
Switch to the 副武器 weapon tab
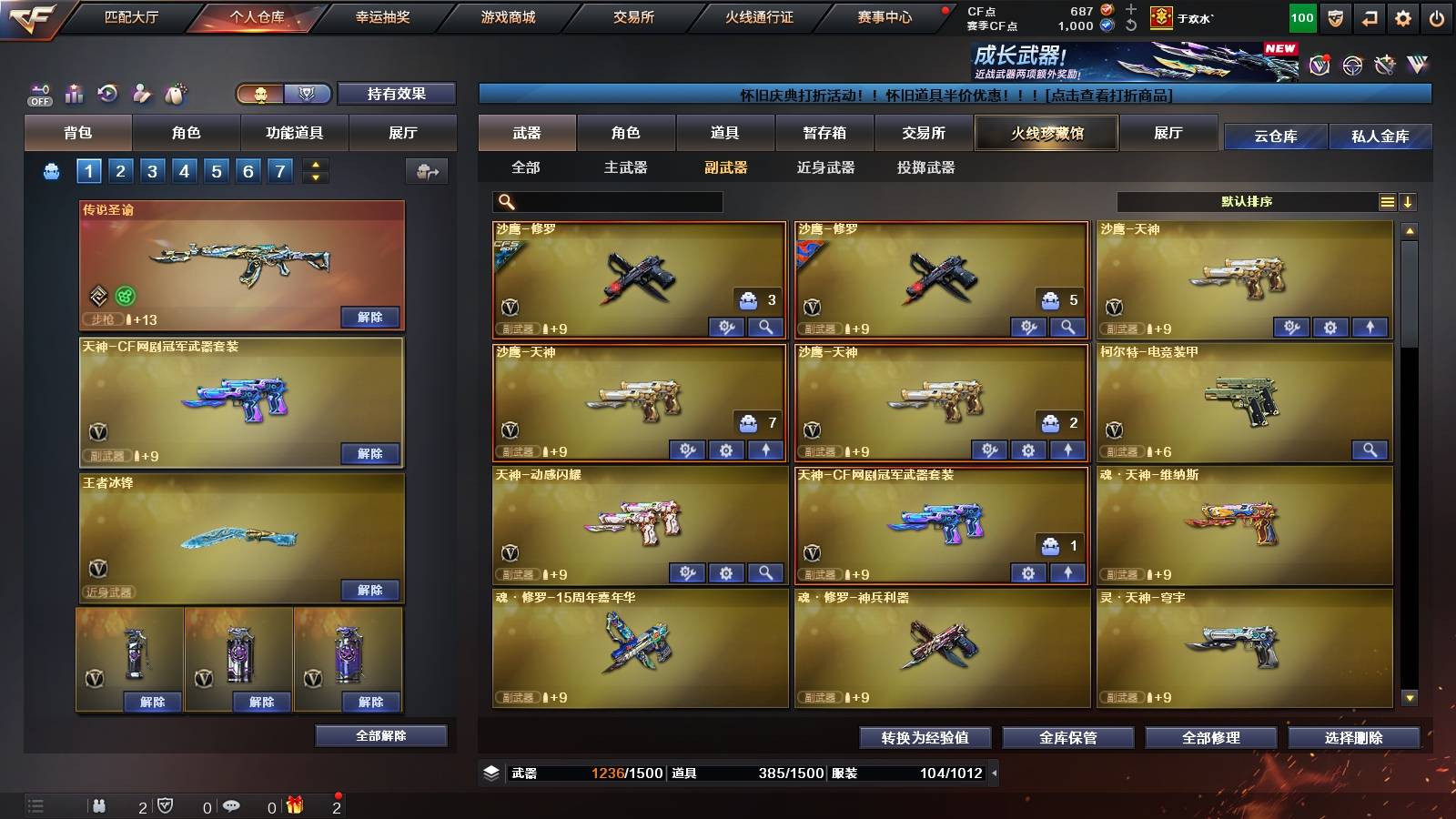click(725, 168)
